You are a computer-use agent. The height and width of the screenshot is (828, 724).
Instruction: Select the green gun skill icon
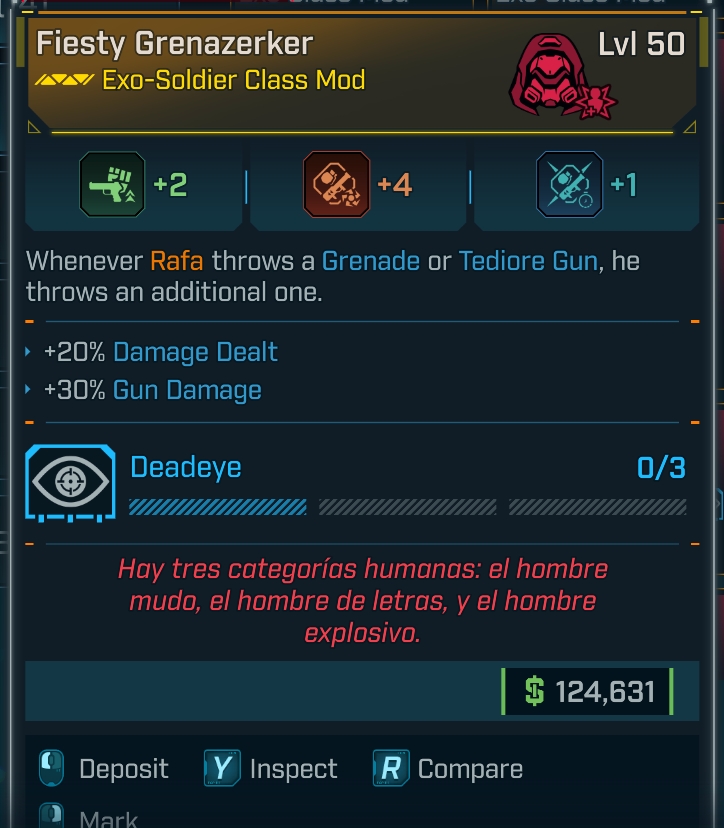[112, 185]
